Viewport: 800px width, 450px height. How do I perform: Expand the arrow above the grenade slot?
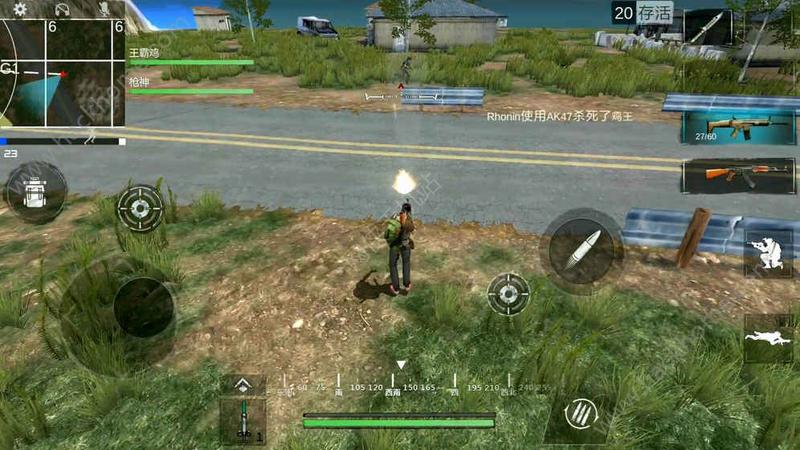click(x=242, y=385)
